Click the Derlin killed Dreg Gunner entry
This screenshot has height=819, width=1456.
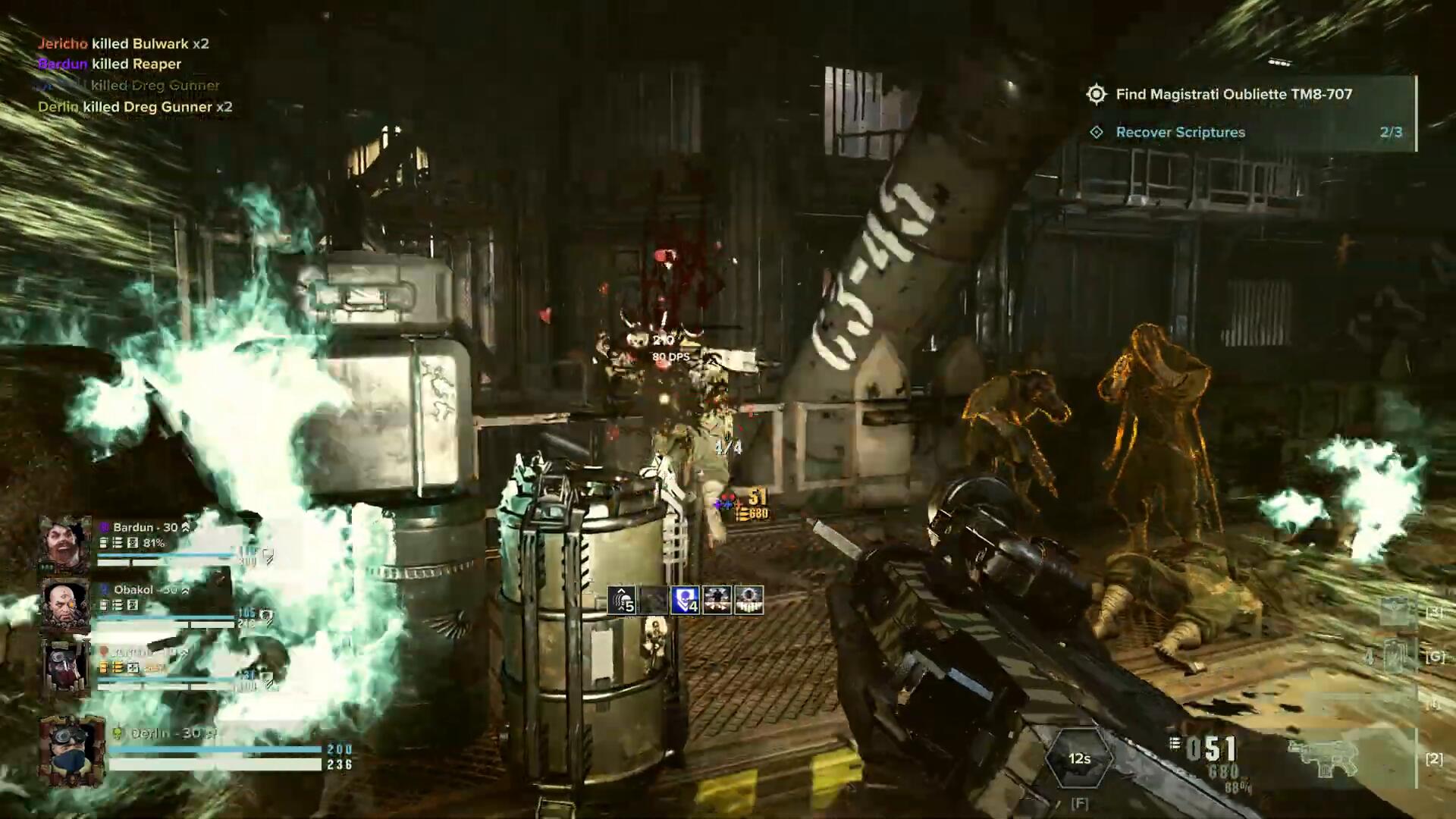pos(135,107)
